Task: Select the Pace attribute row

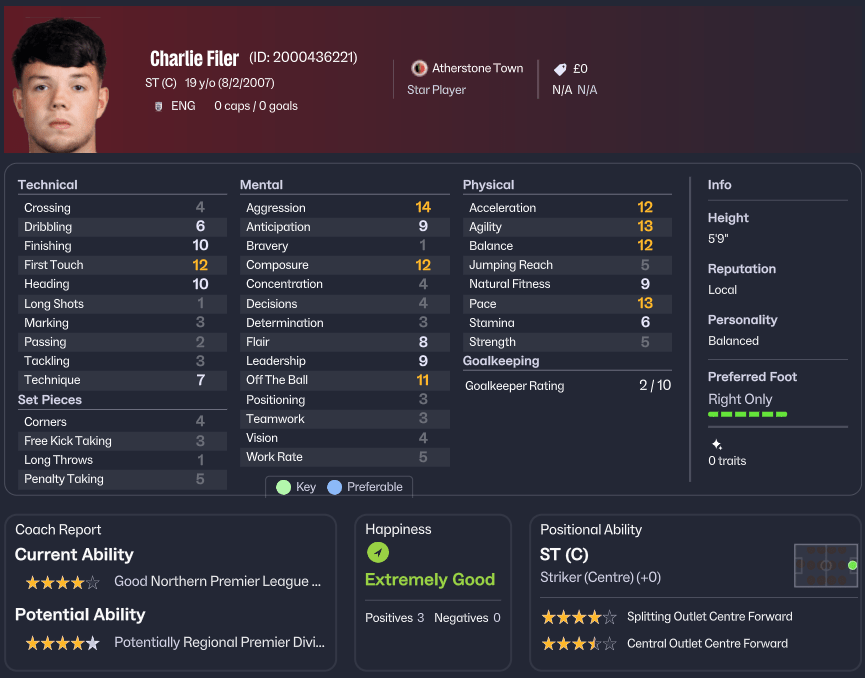Action: [561, 304]
